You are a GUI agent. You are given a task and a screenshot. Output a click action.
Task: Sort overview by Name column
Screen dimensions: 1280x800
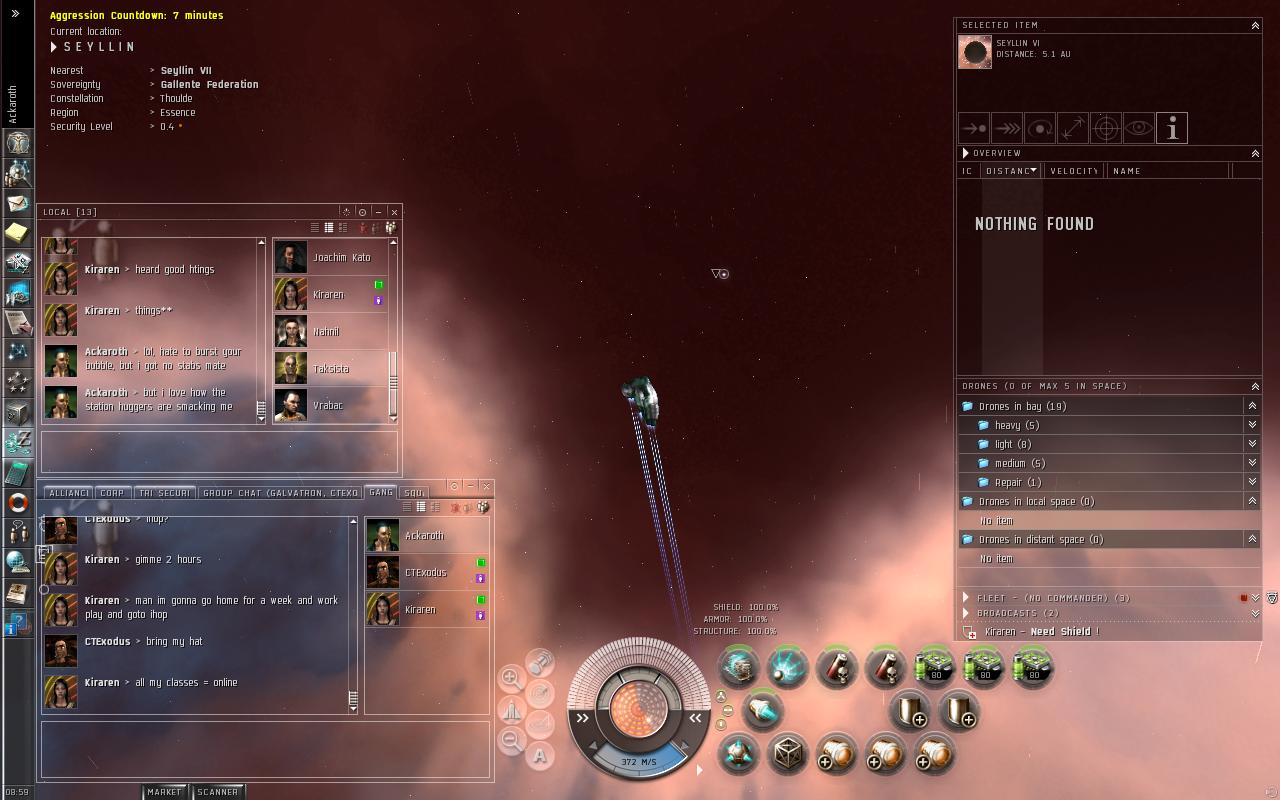(x=1127, y=171)
